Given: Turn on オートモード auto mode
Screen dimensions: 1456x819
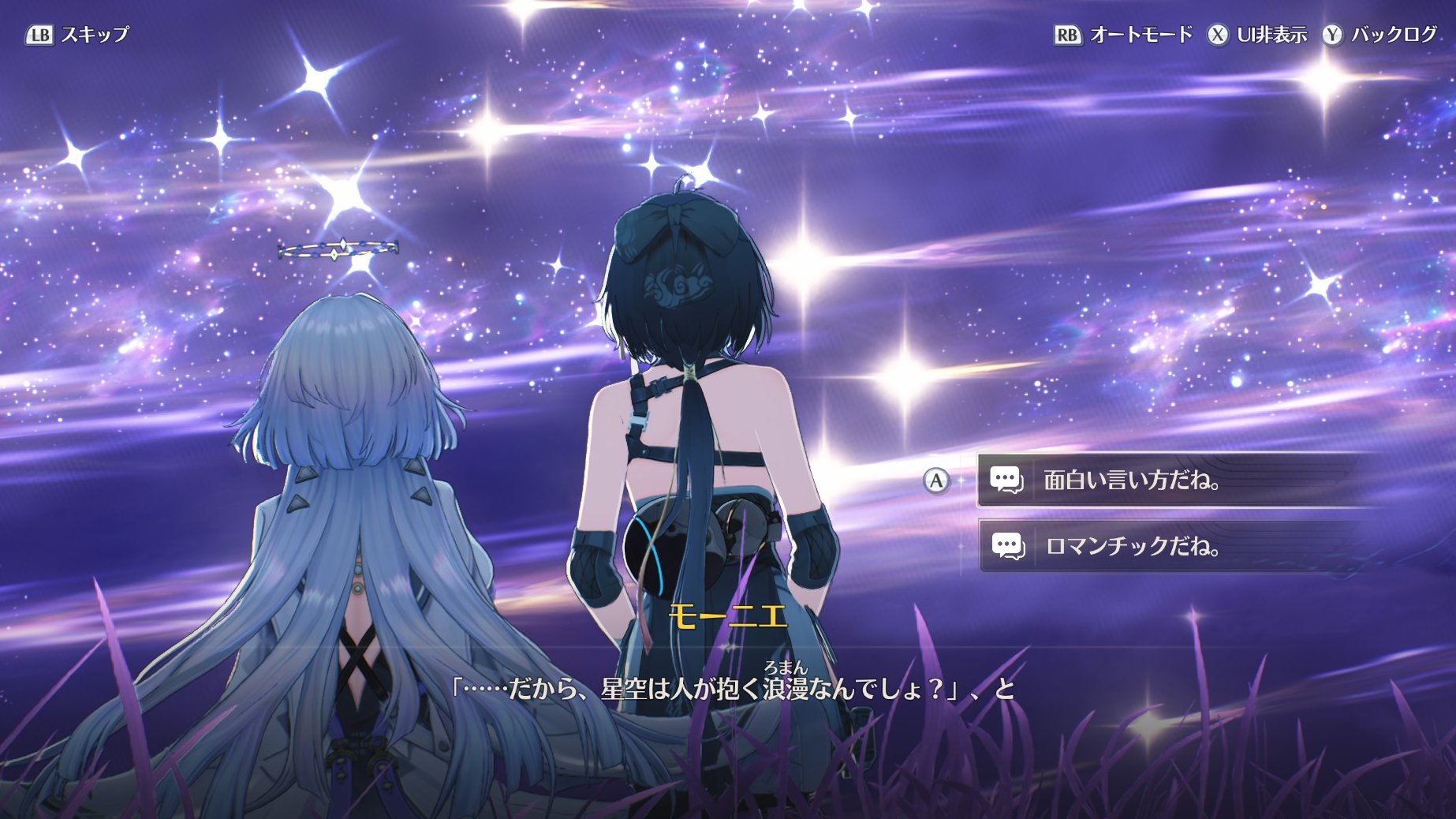Looking at the screenshot, I should [1124, 35].
